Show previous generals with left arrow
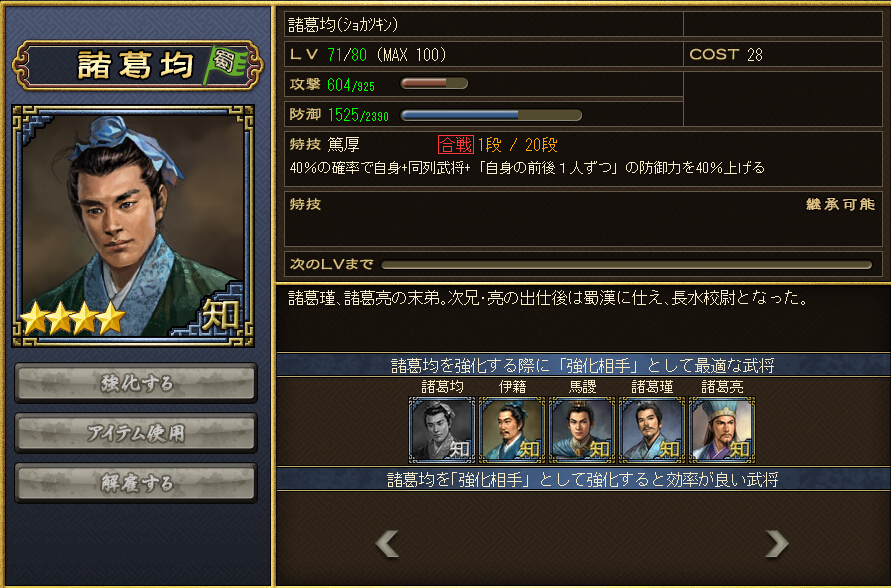 (387, 543)
